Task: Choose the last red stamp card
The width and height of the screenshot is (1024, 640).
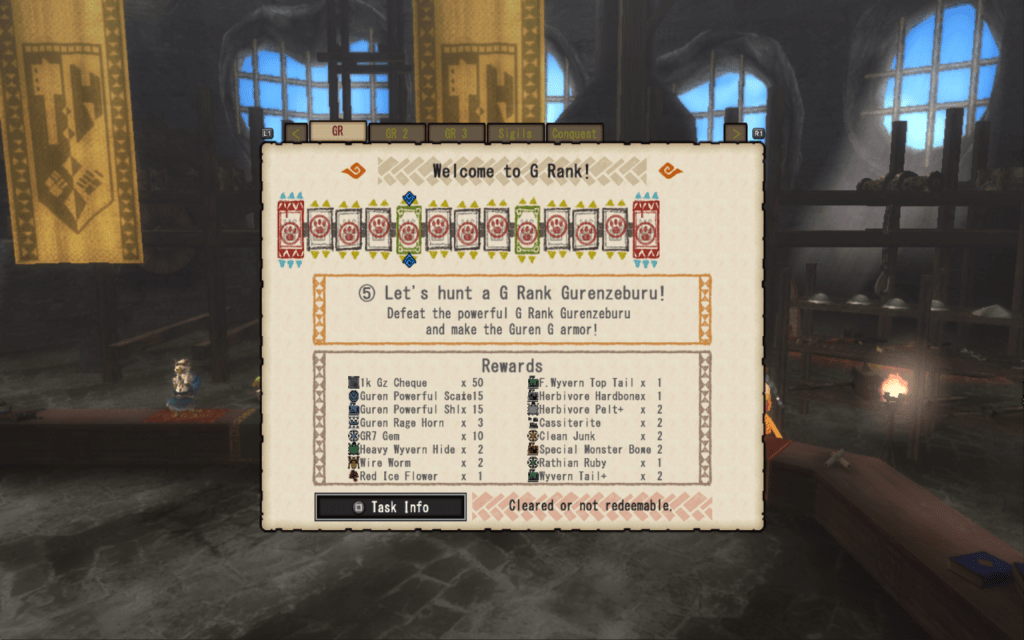Action: coord(646,230)
